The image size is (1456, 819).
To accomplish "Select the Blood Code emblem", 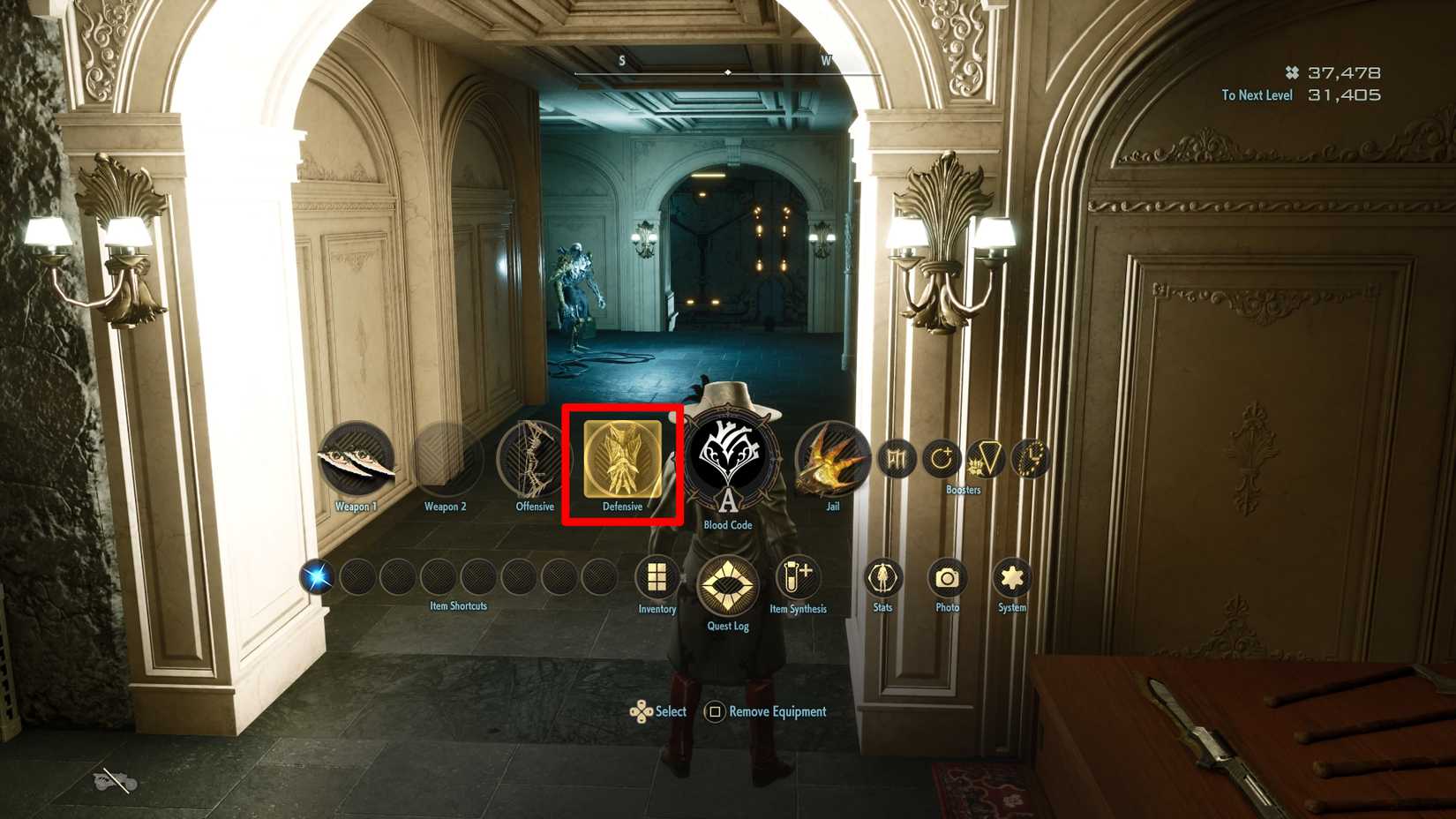I will point(727,460).
